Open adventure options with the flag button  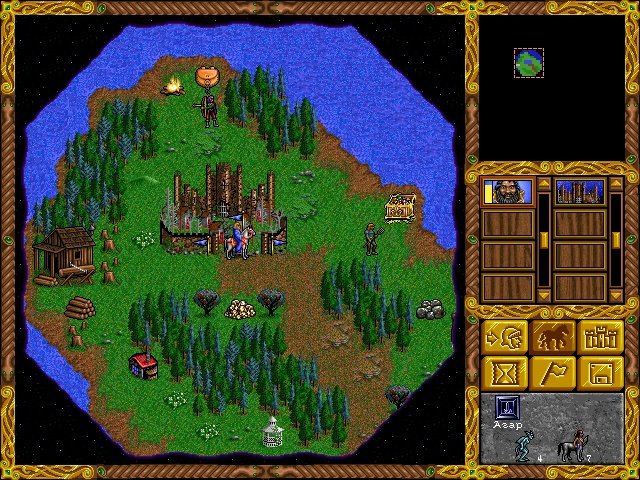point(554,373)
